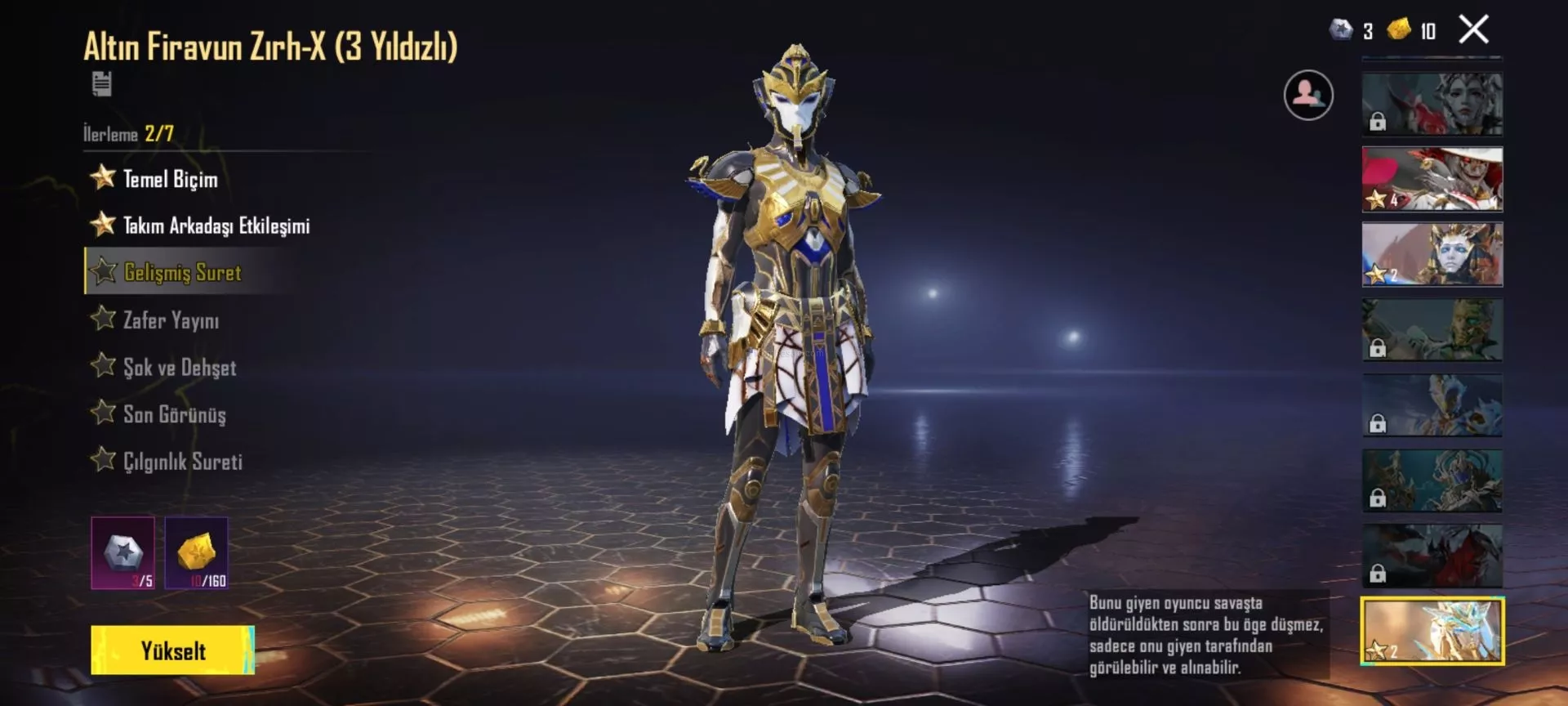Select the Çılgınlık Sureti stage
This screenshot has height=706, width=1568.
(182, 462)
